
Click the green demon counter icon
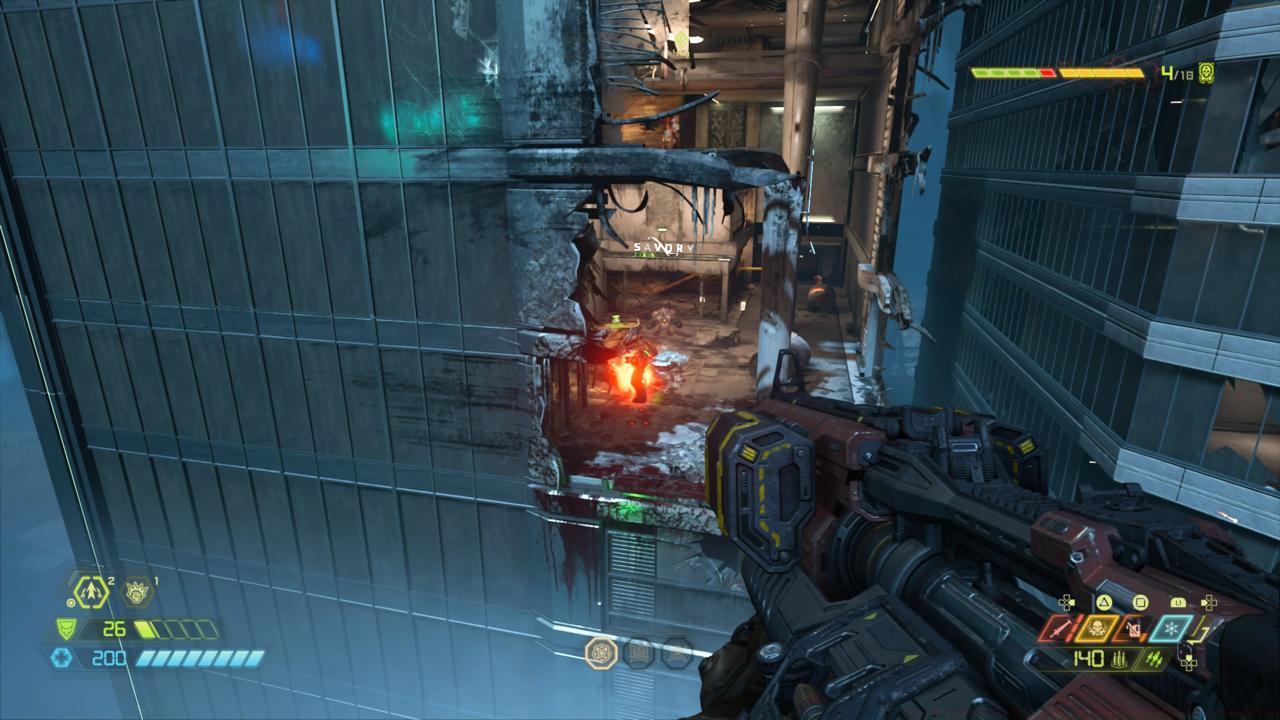point(1206,73)
